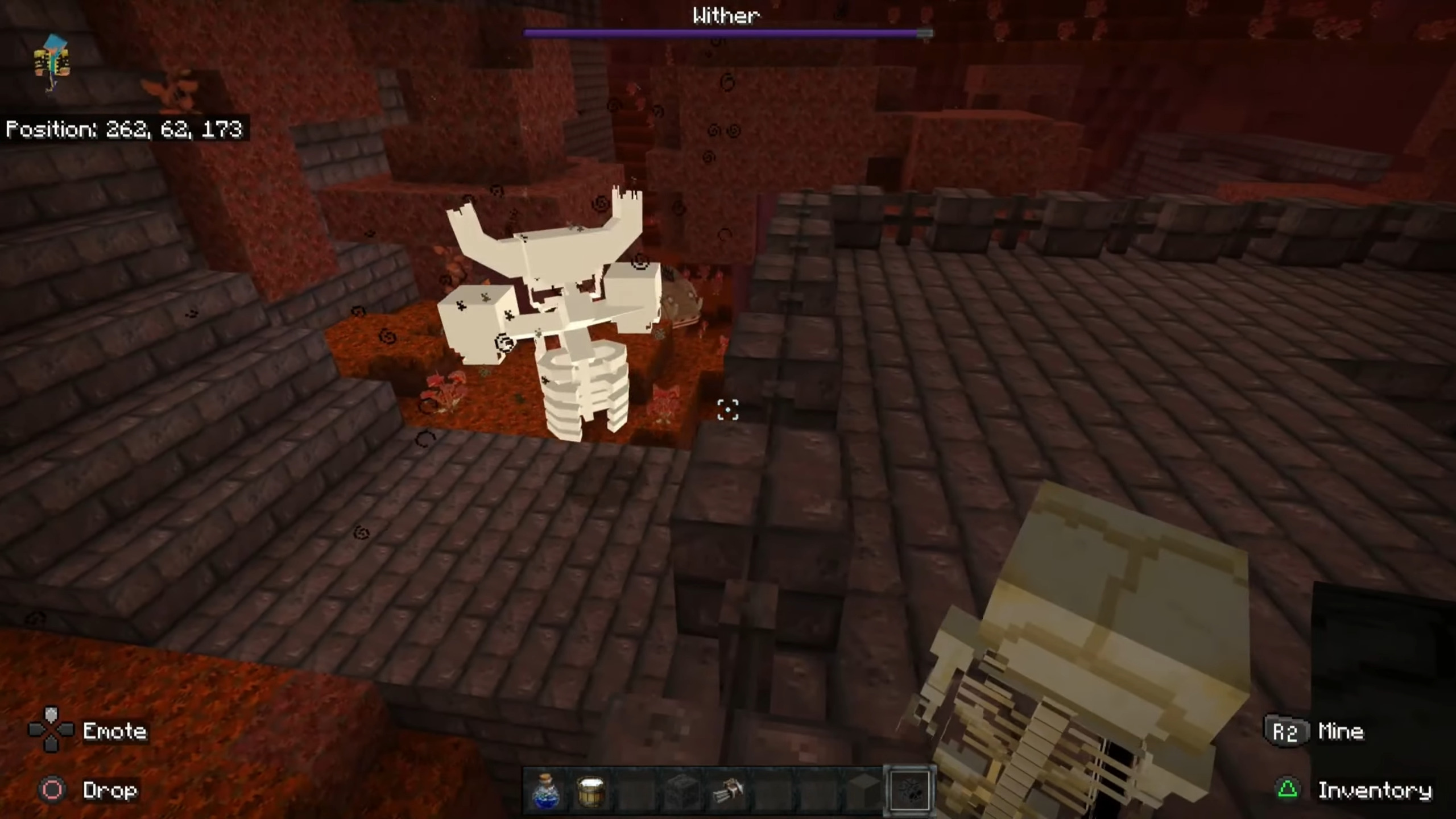Select the blue potion bottle slot
The width and height of the screenshot is (1456, 819).
[x=546, y=791]
